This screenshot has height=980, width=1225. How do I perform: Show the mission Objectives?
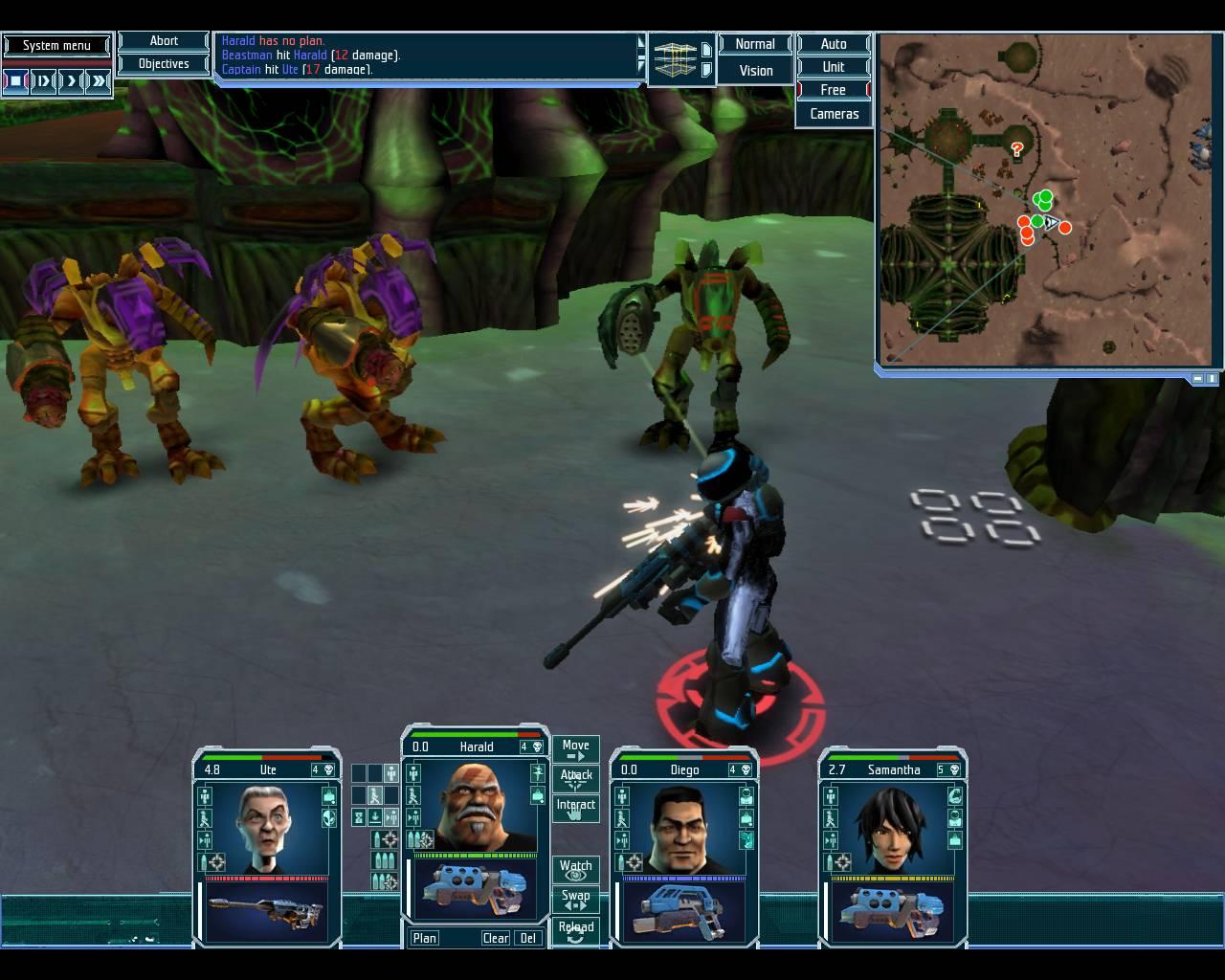click(164, 64)
